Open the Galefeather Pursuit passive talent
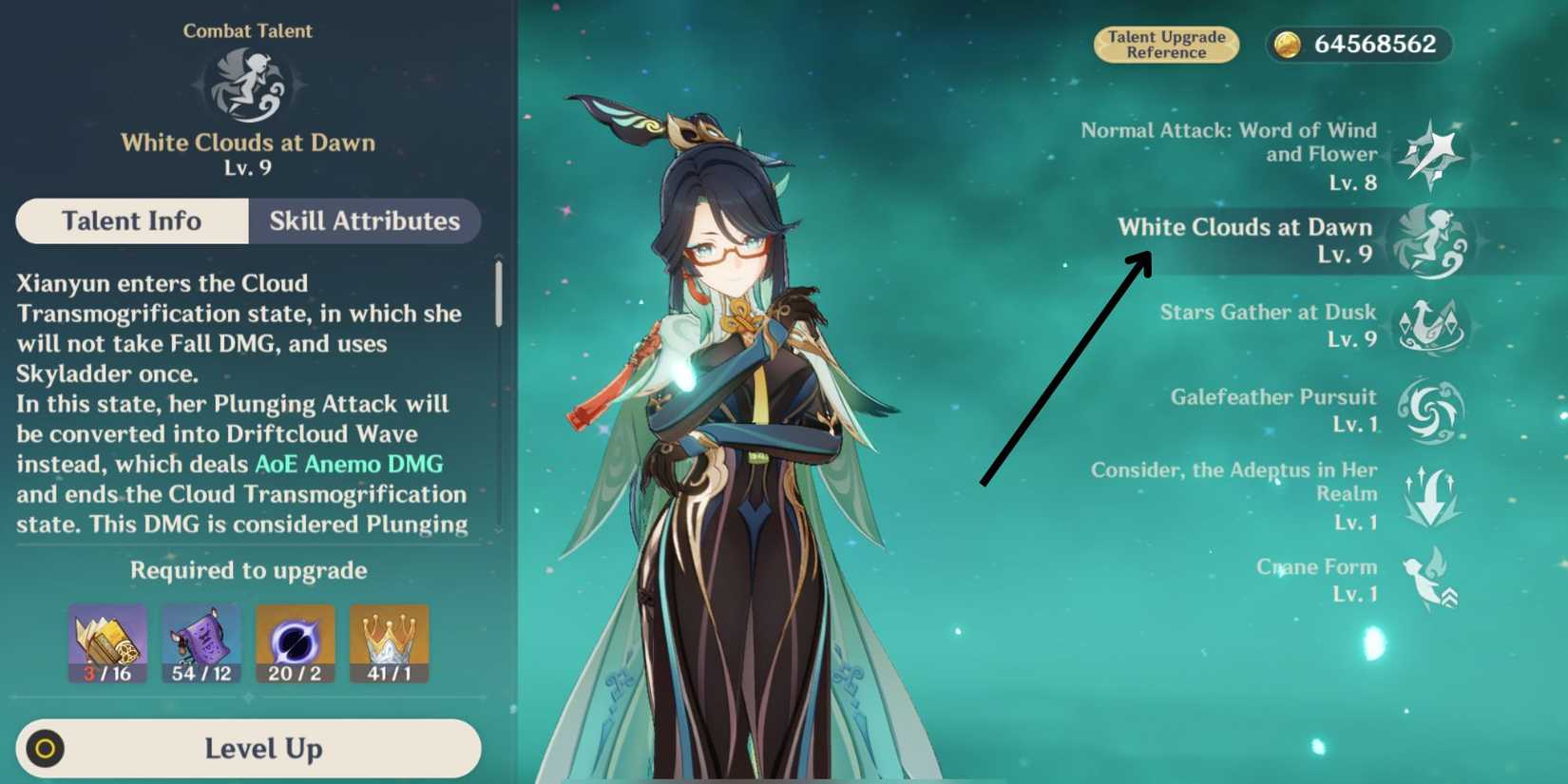 [1433, 411]
